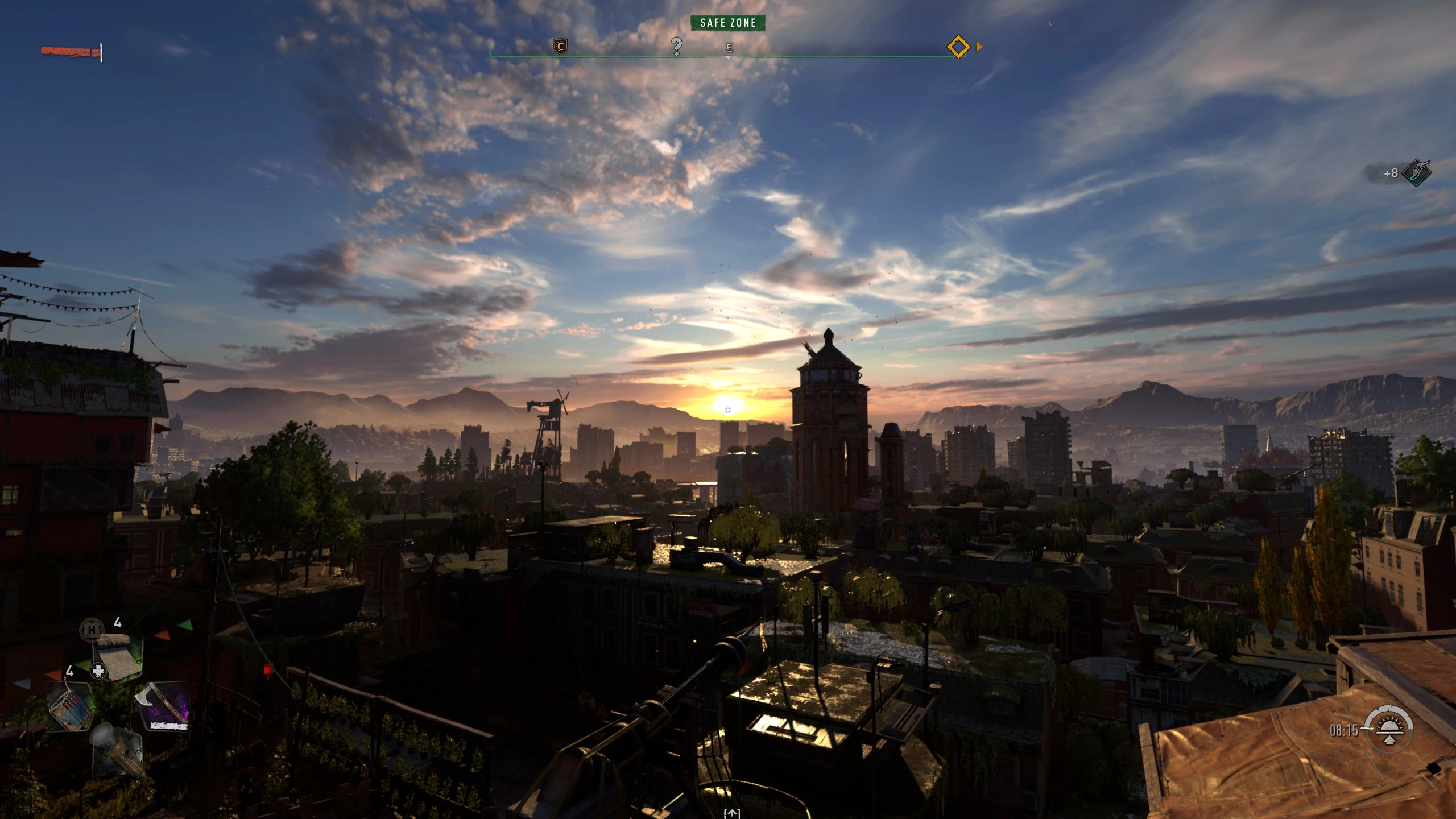Viewport: 1456px width, 819px height.
Task: Click the SAFE ZONE banner label
Action: click(729, 23)
